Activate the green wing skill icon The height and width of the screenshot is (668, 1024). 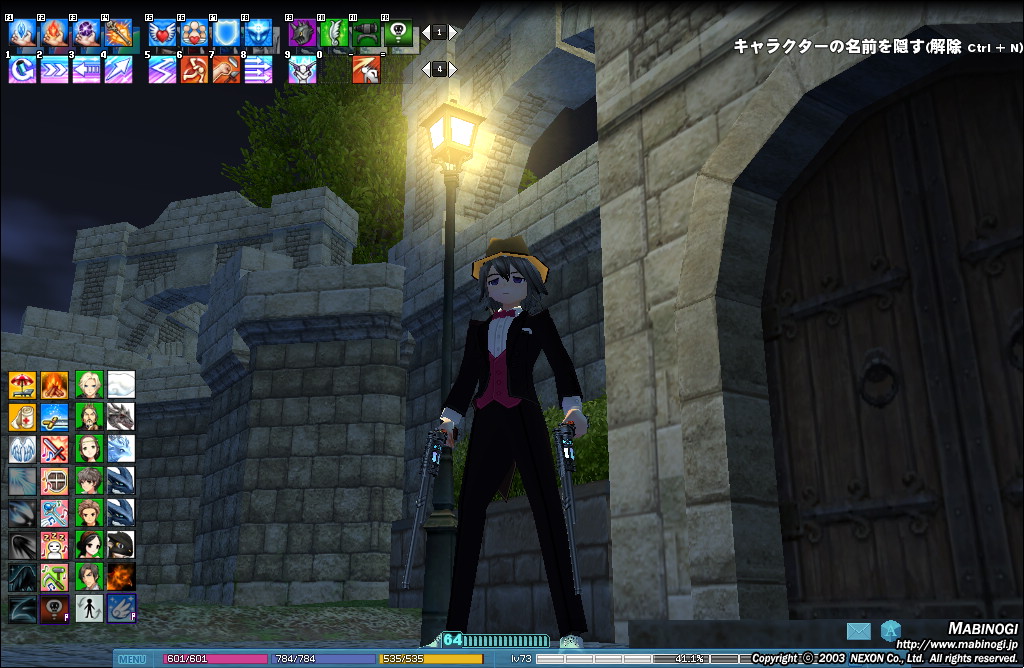coord(334,34)
